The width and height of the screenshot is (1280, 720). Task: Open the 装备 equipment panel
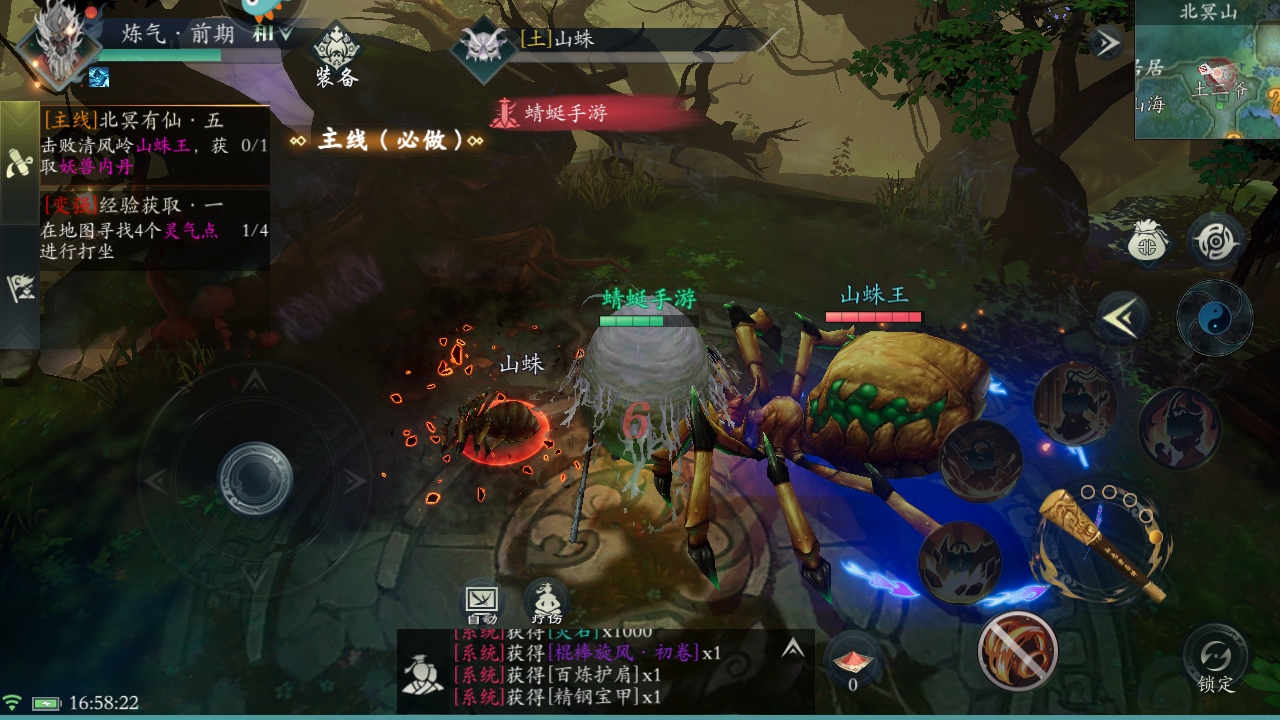click(336, 56)
